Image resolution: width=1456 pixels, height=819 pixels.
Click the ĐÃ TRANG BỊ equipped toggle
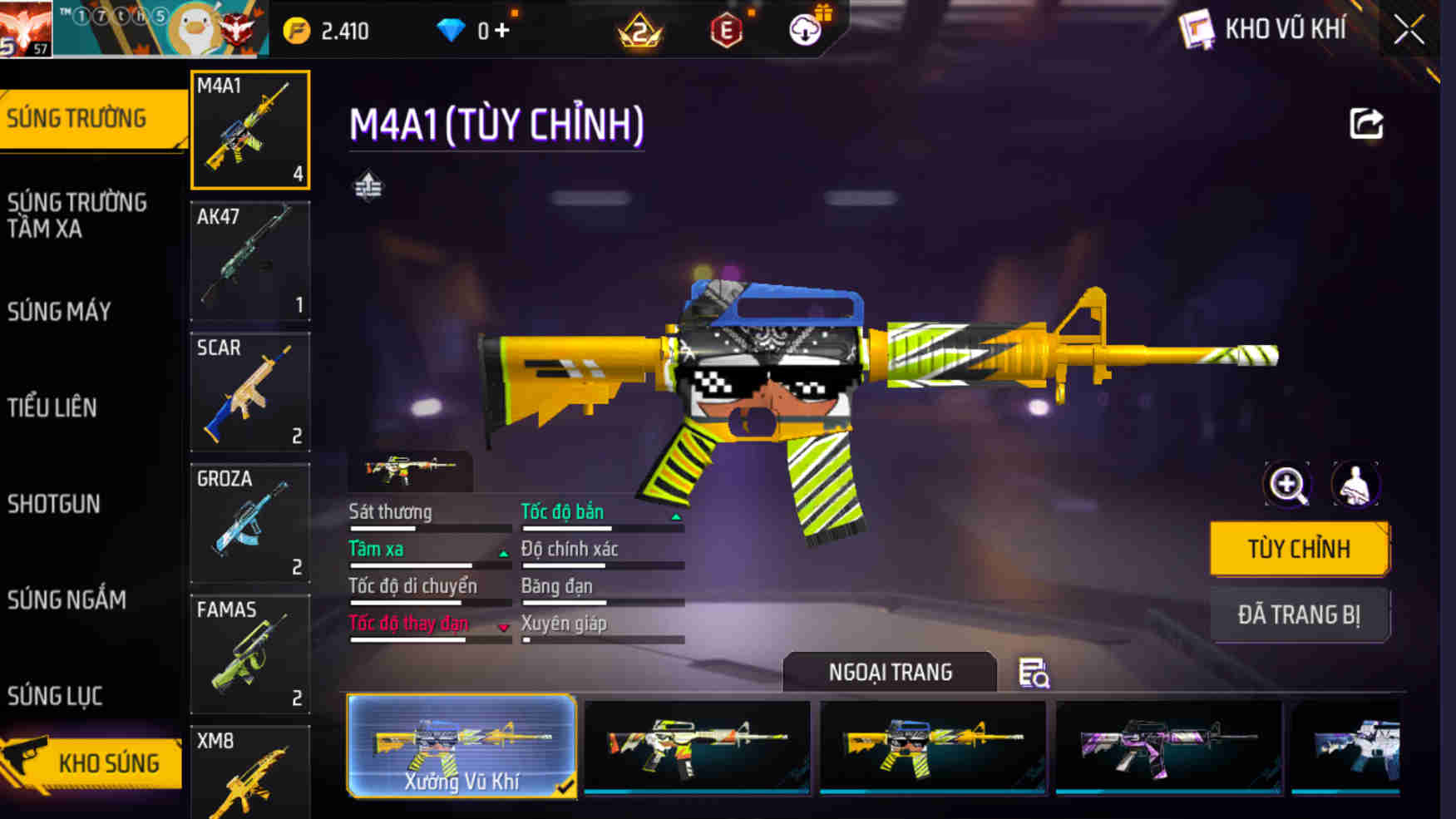click(x=1300, y=614)
